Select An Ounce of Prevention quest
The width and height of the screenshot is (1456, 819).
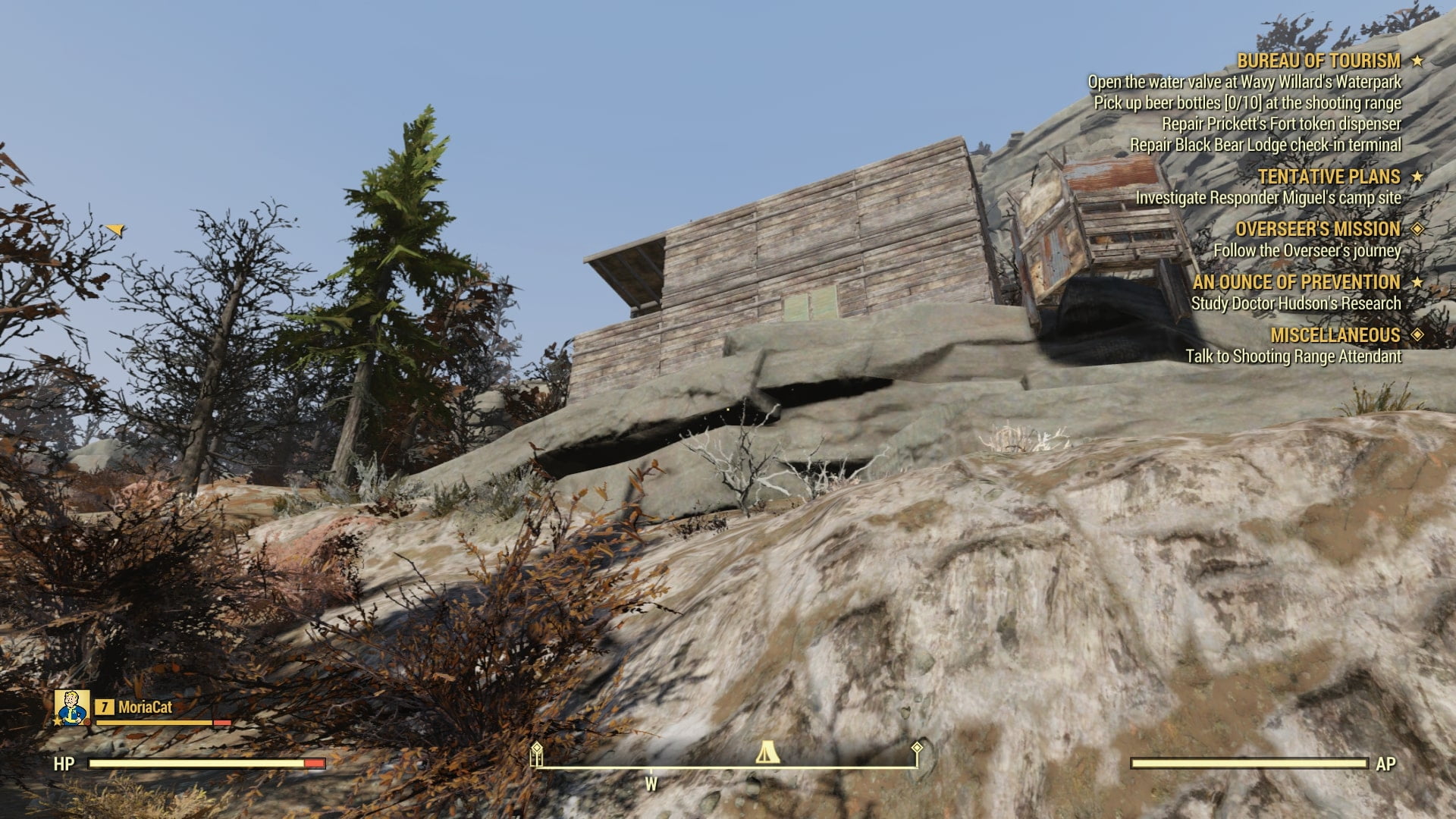tap(1296, 282)
